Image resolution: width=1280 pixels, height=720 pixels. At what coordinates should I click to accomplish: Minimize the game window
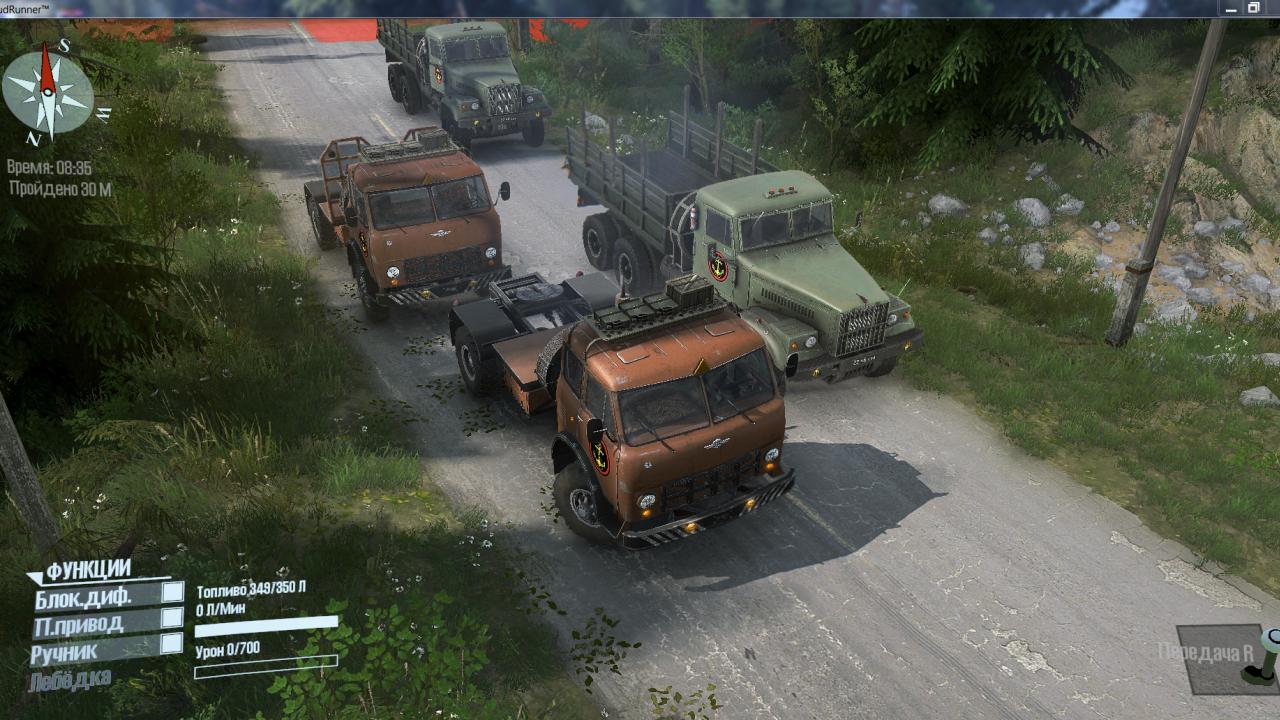coord(1232,8)
